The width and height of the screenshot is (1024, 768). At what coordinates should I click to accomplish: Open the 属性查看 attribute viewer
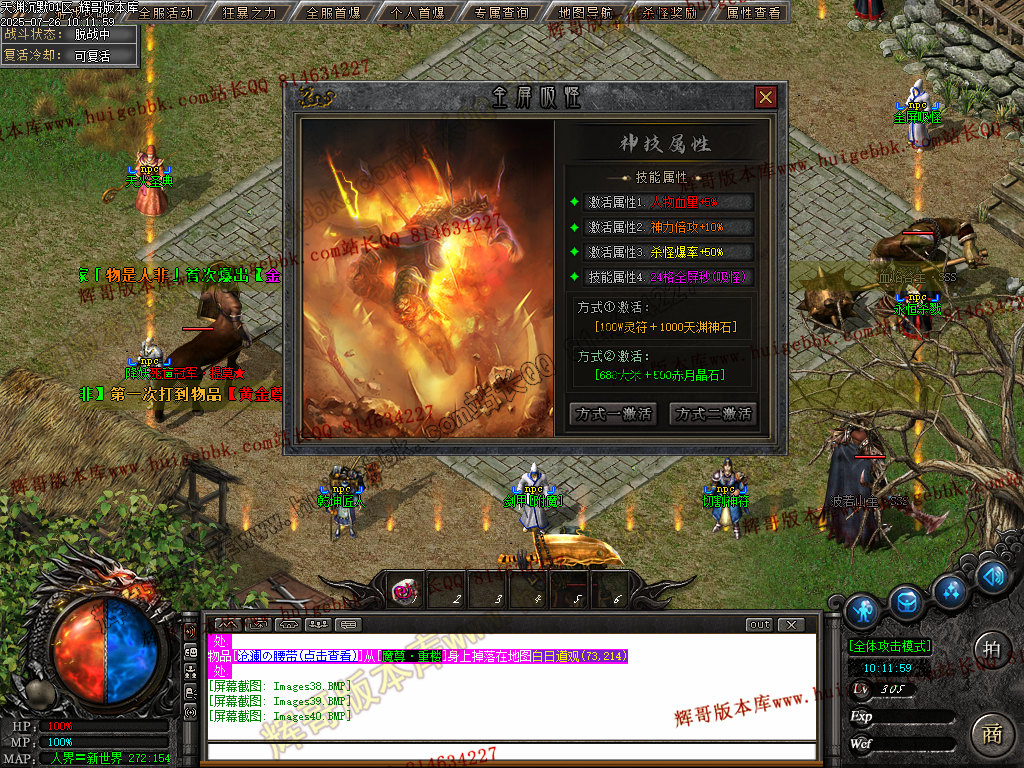(x=753, y=13)
